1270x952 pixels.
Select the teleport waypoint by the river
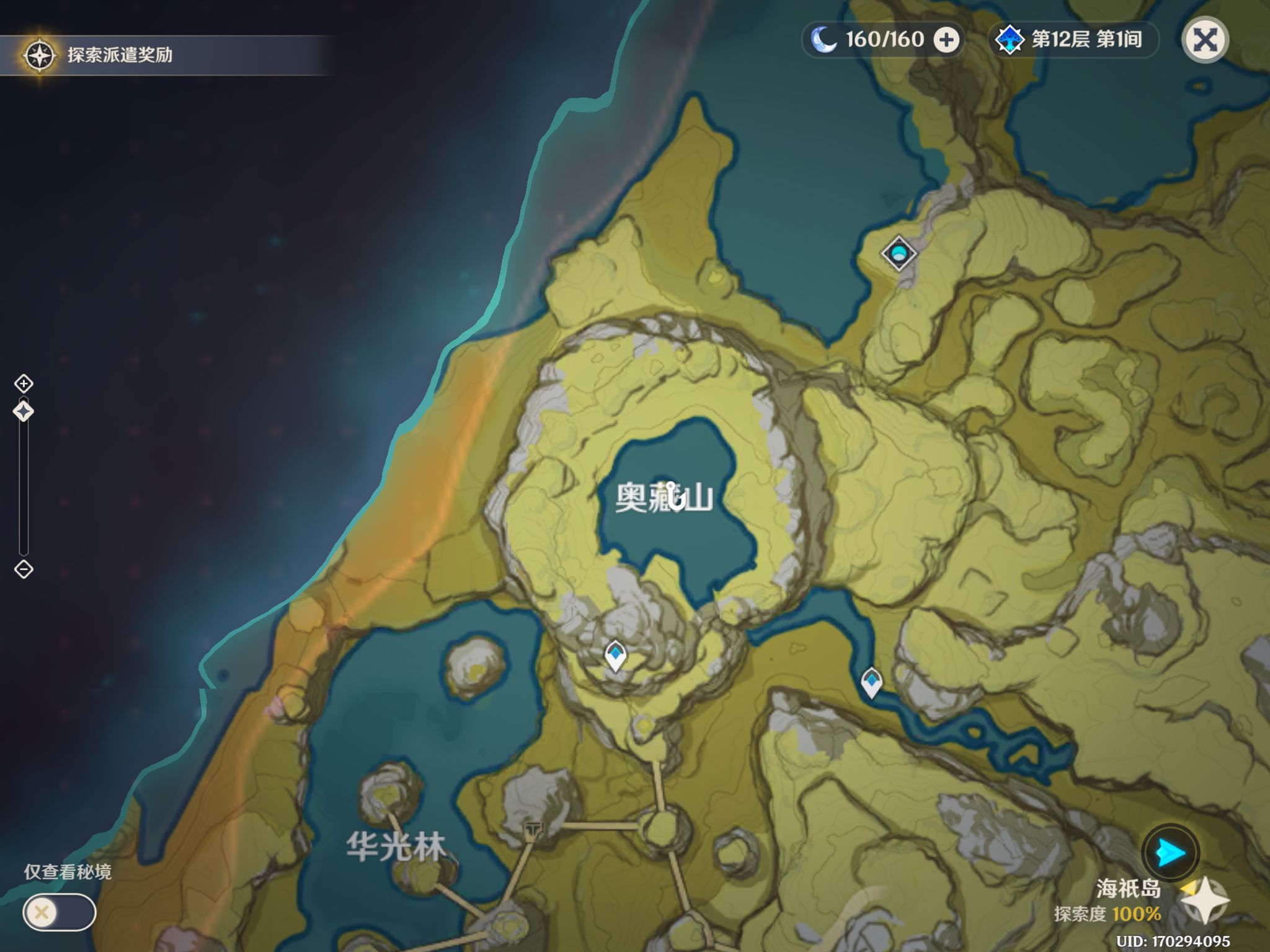(871, 682)
